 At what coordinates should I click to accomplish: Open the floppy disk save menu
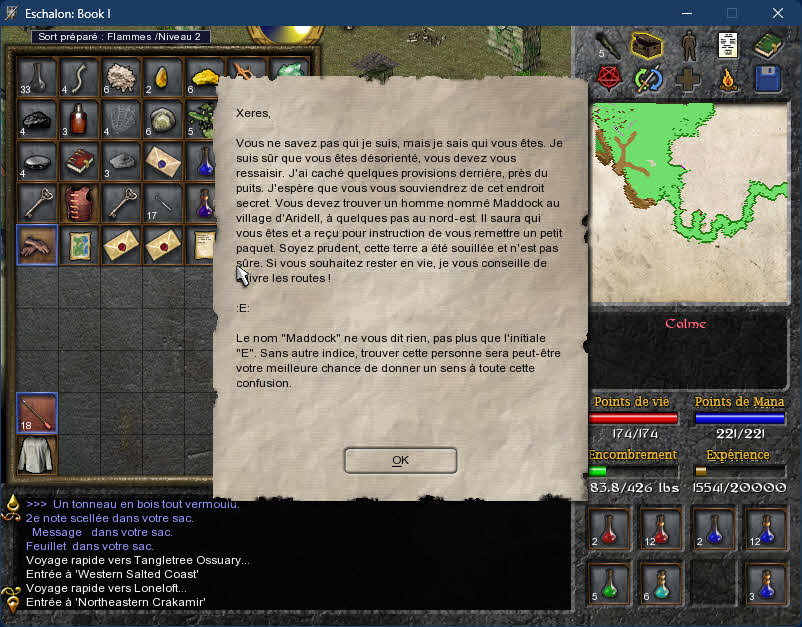[768, 80]
